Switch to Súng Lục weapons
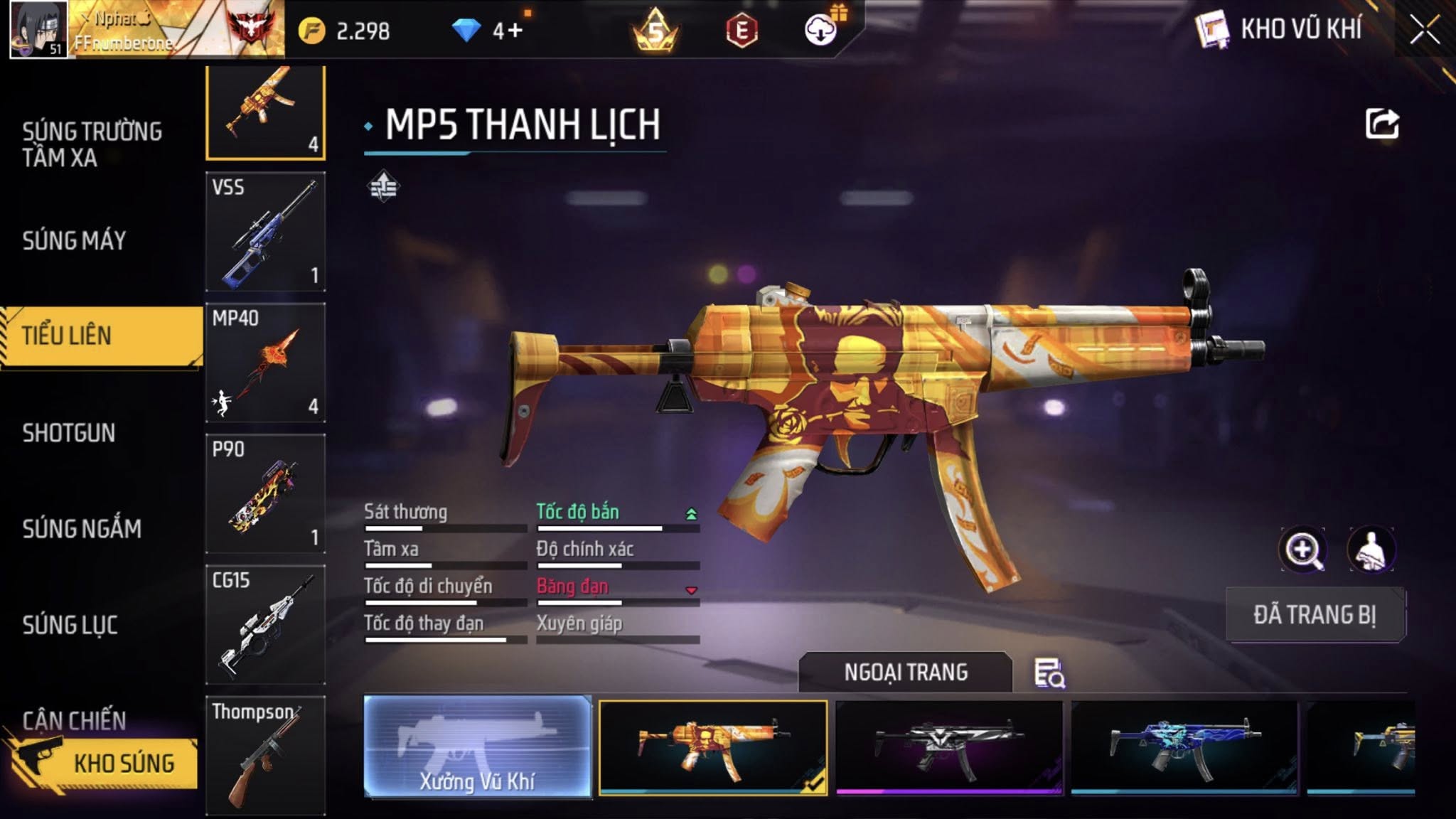This screenshot has width=1456, height=819. [70, 626]
